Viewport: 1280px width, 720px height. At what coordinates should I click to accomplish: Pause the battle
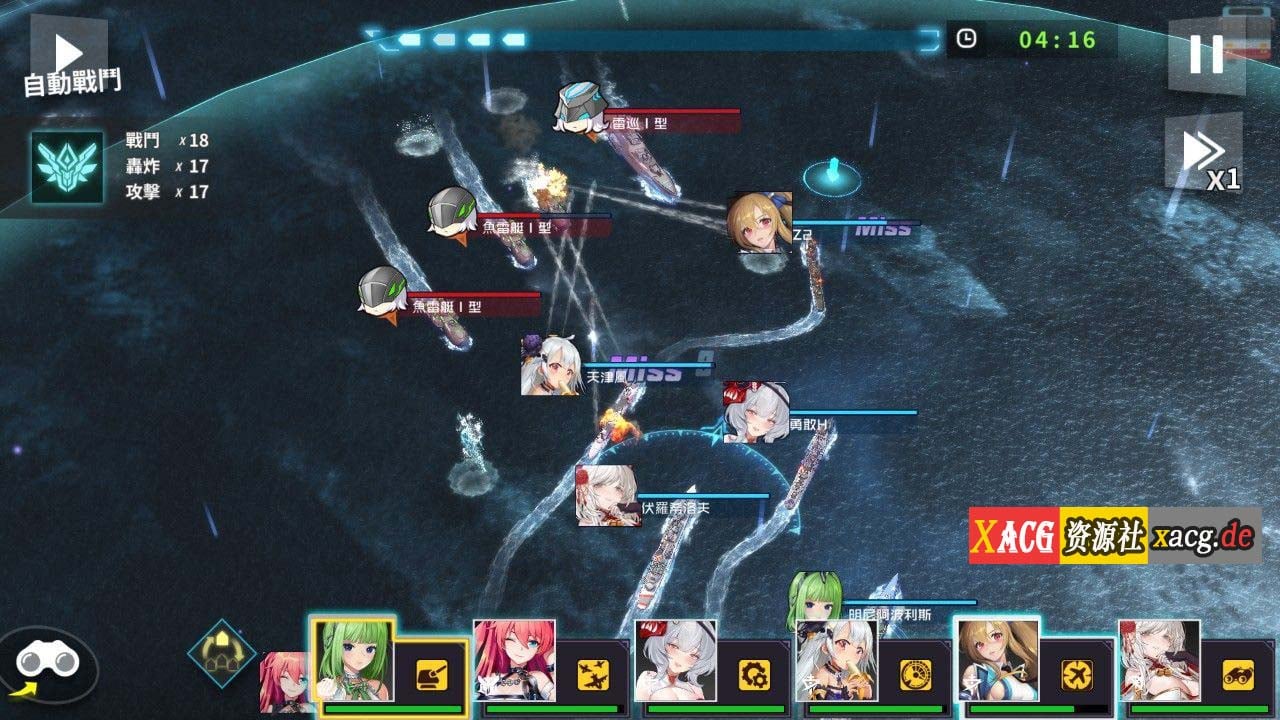tap(1206, 55)
